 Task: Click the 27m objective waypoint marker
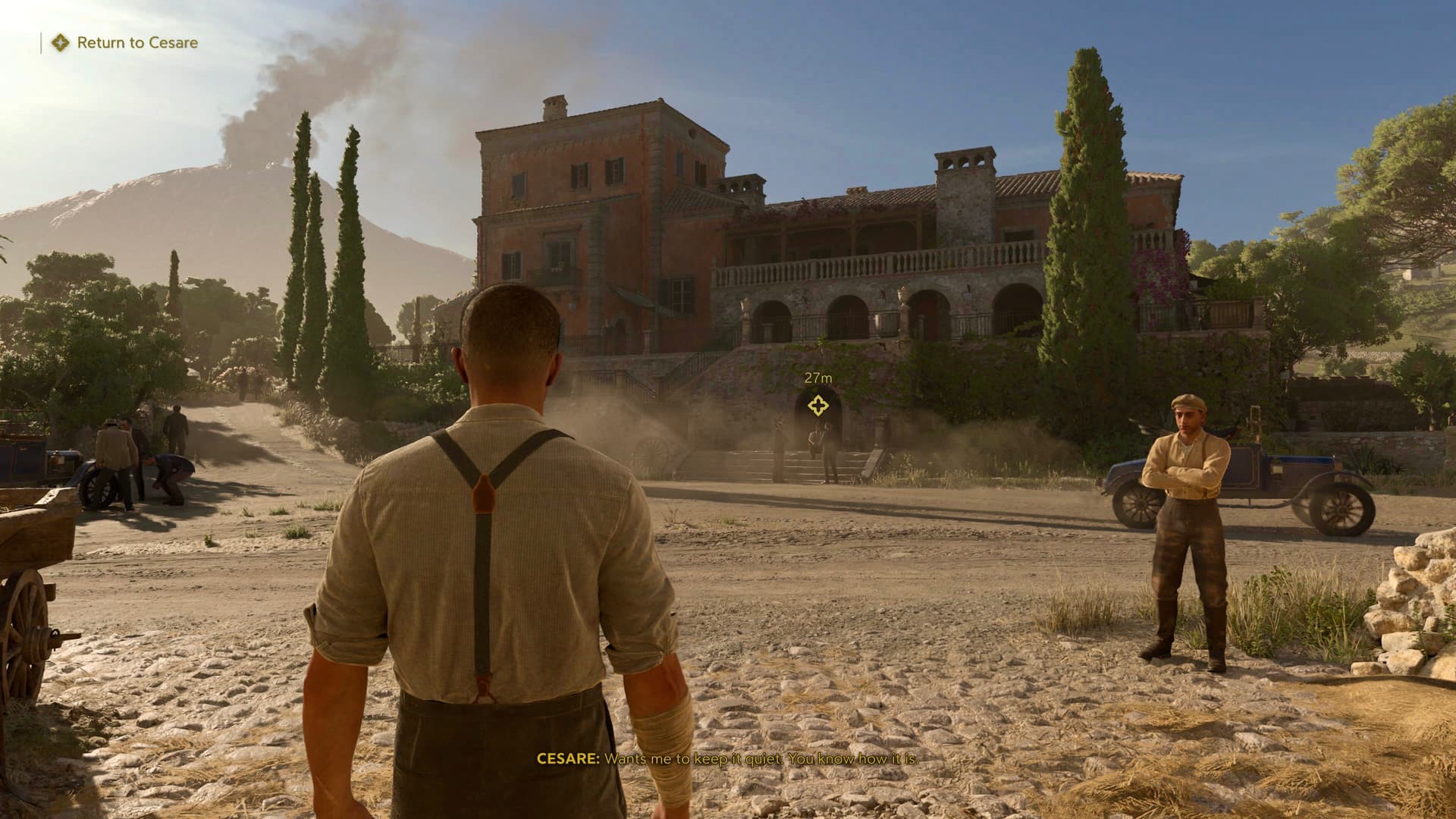coord(817,406)
